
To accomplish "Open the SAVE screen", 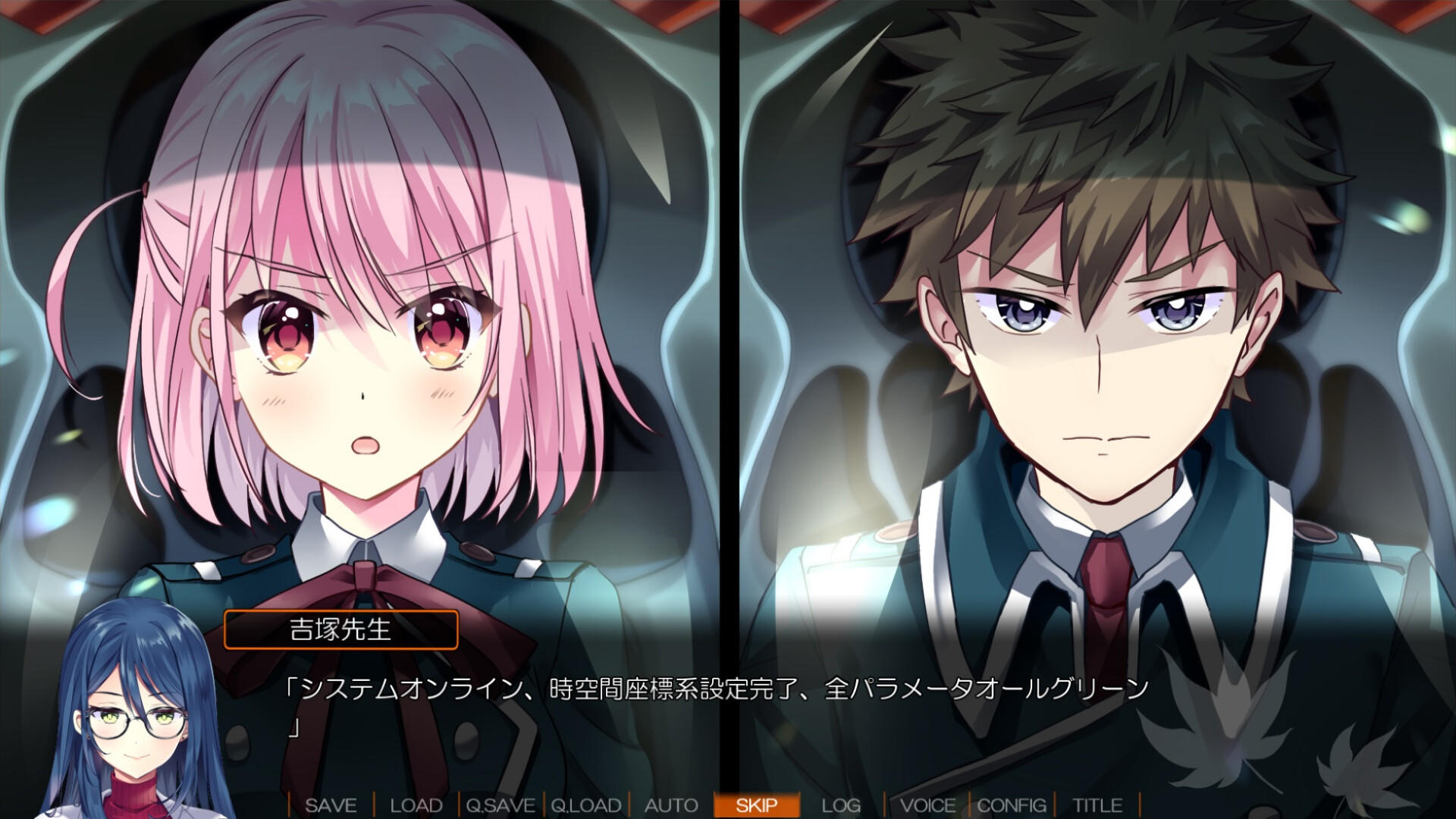I will (x=333, y=806).
